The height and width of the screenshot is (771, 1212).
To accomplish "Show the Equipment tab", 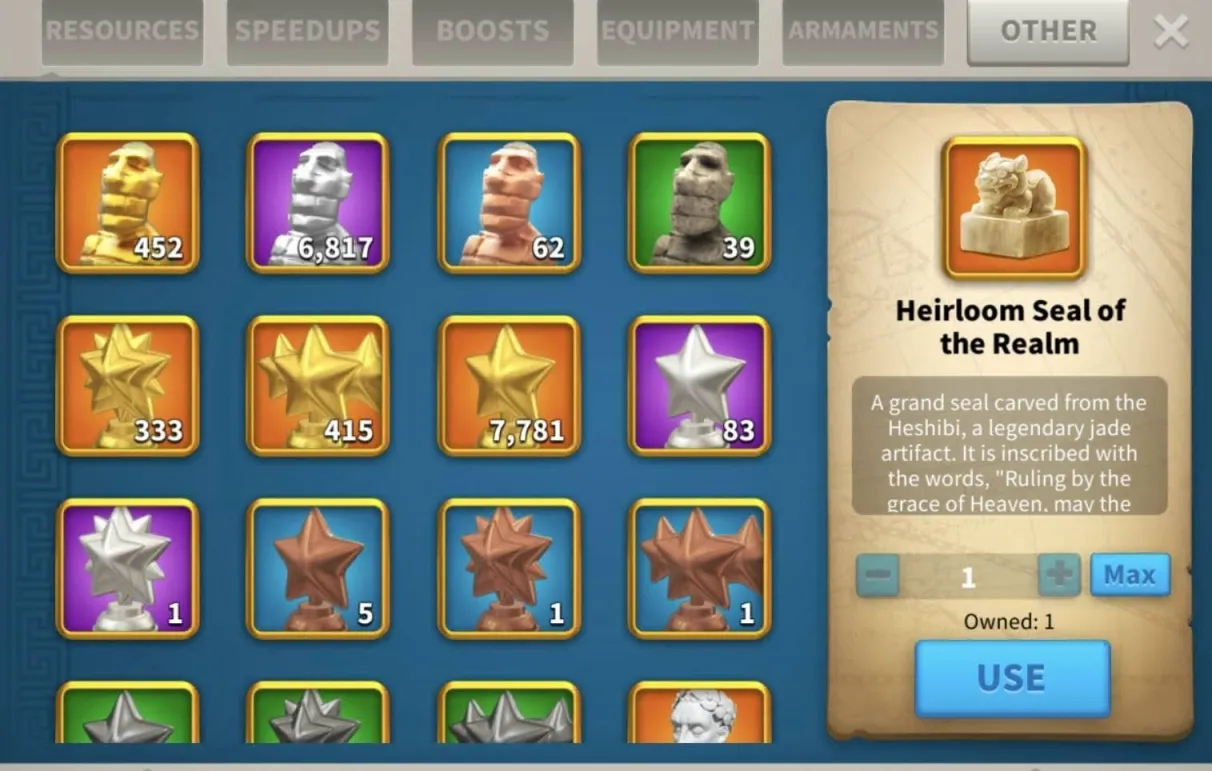I will (677, 31).
